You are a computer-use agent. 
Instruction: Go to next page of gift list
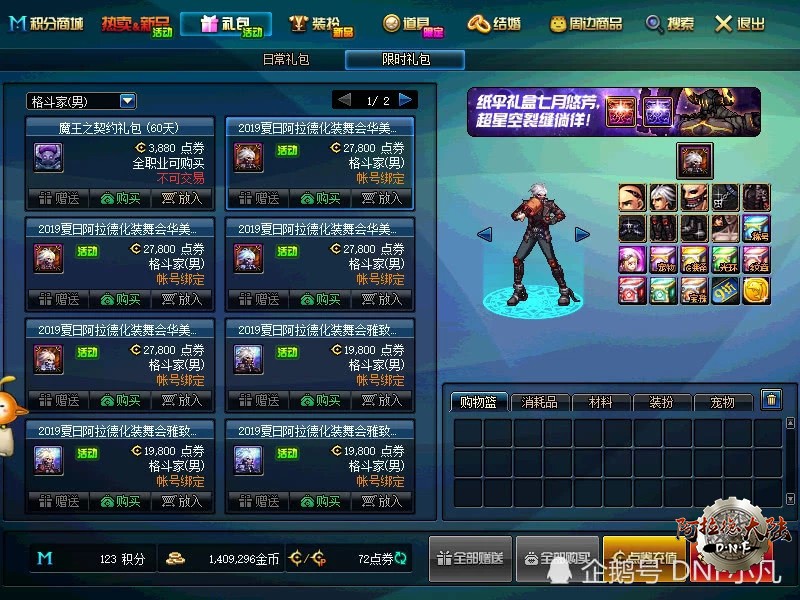pos(405,100)
